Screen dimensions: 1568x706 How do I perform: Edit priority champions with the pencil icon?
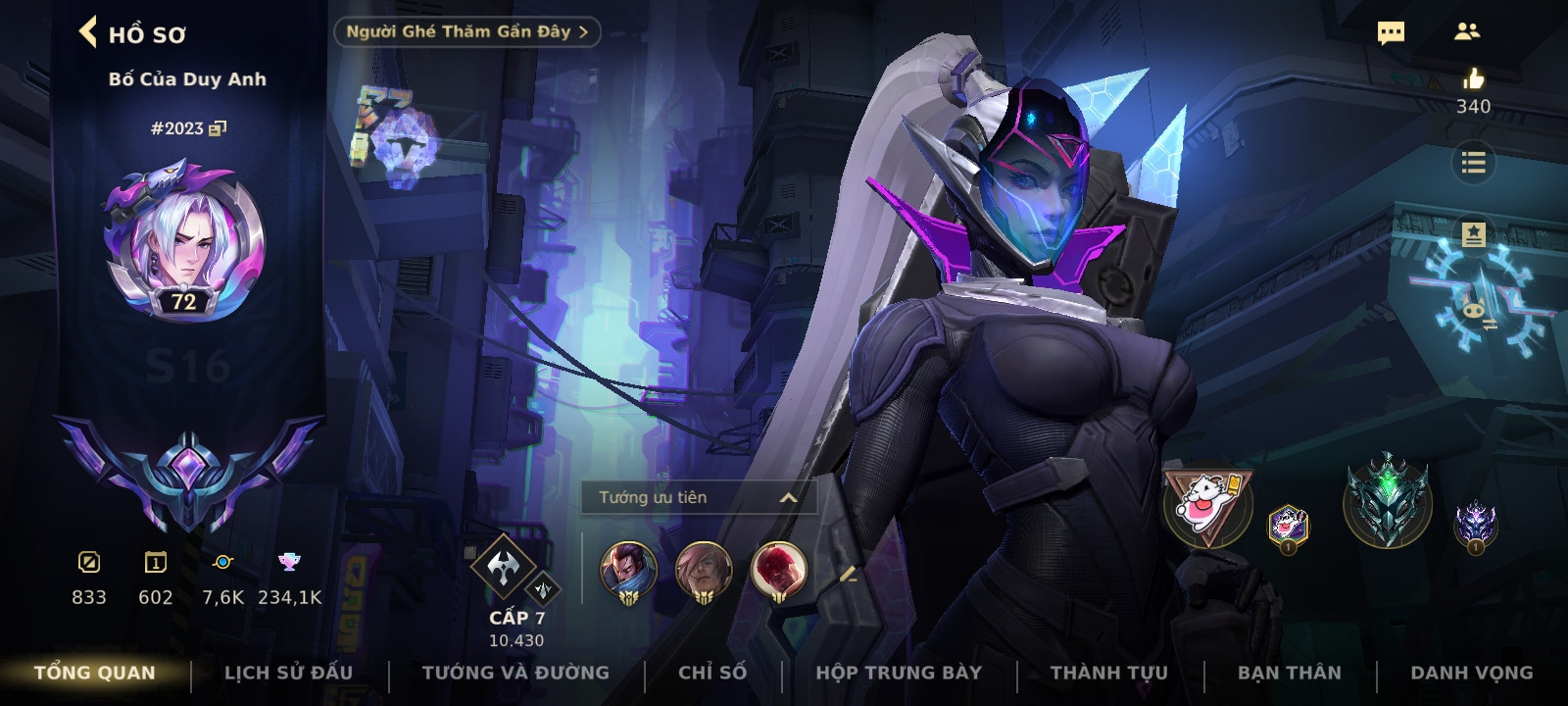pos(848,576)
